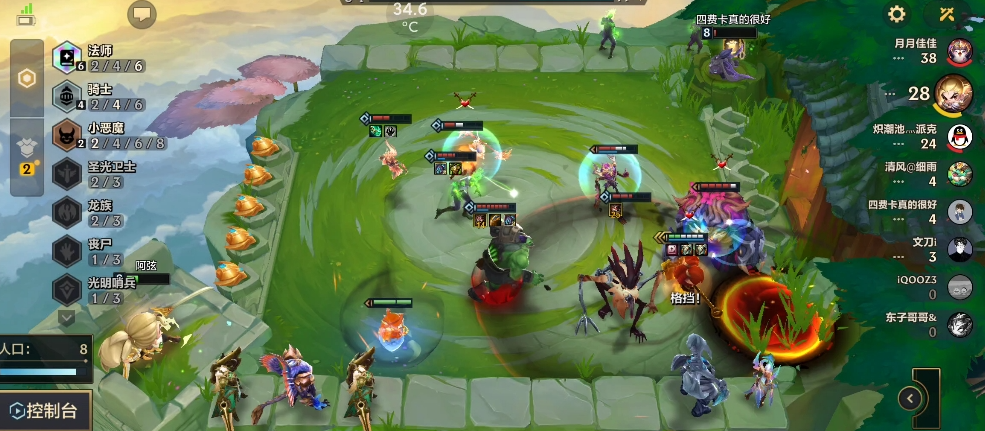Select the 法师 trait entry
The height and width of the screenshot is (431, 985).
(99, 58)
